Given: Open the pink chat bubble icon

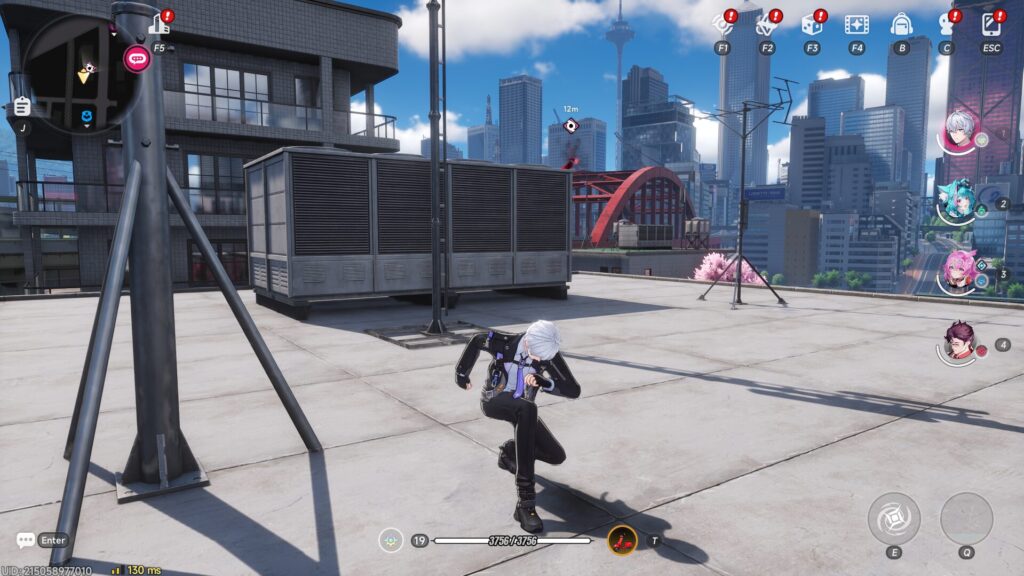Looking at the screenshot, I should (137, 58).
